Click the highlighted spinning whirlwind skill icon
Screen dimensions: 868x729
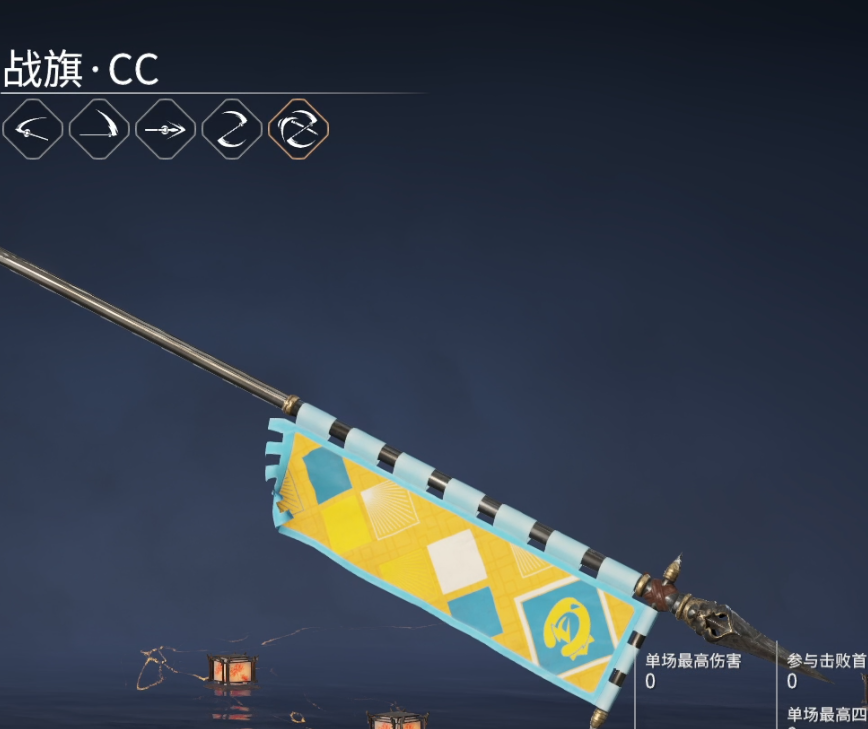tap(298, 129)
